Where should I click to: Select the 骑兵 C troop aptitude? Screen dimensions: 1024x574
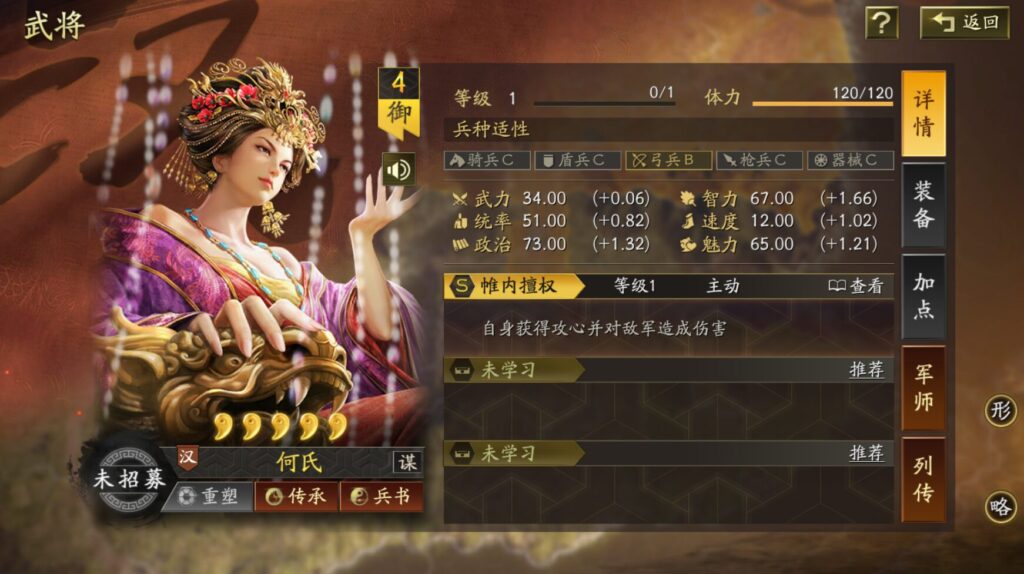pyautogui.click(x=487, y=160)
